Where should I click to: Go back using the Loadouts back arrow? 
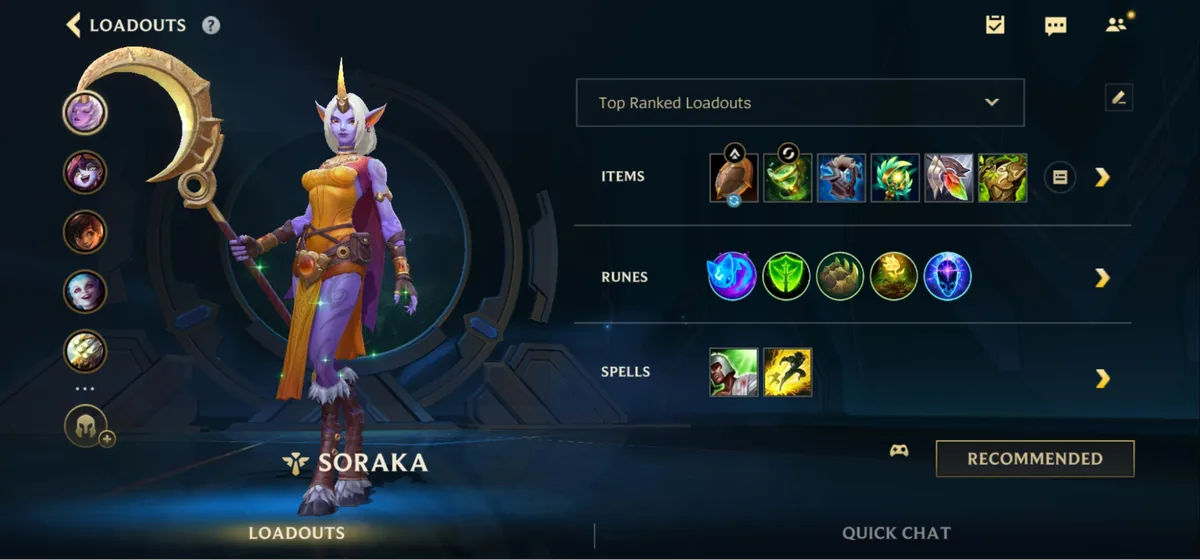tap(73, 25)
